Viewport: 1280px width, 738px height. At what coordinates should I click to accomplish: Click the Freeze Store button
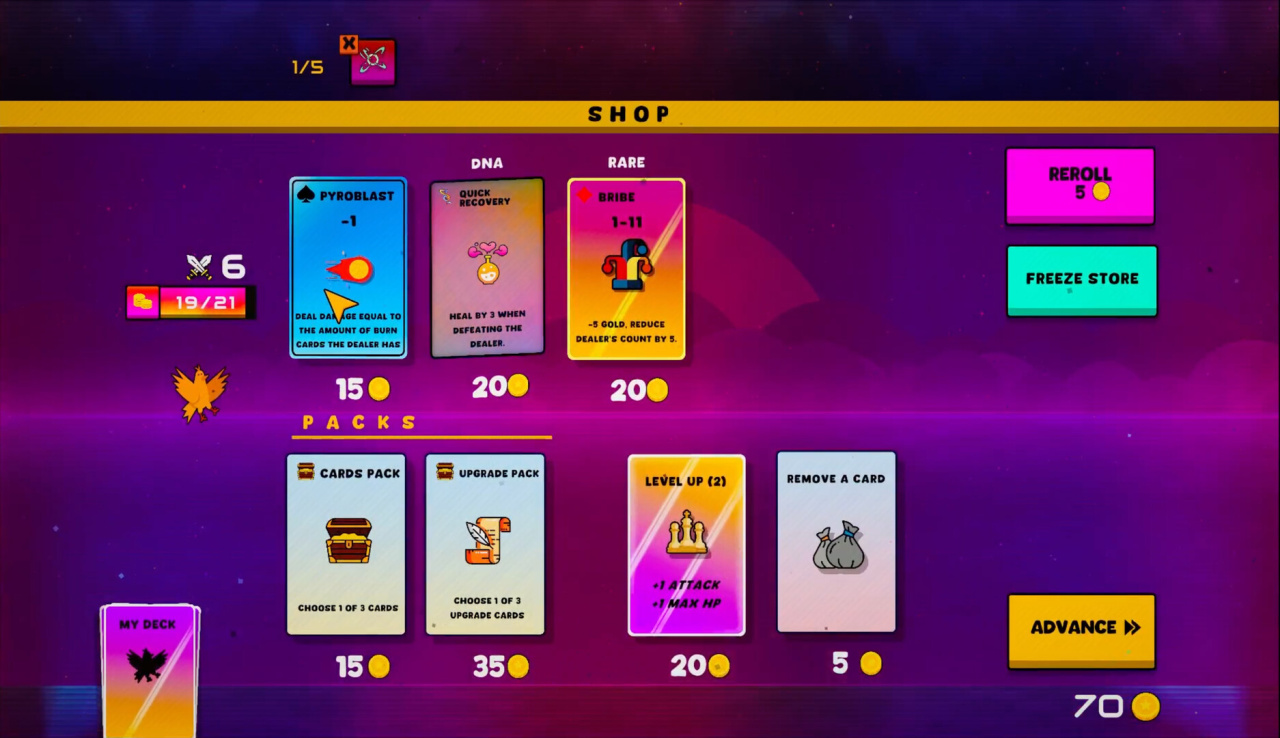pos(1081,280)
